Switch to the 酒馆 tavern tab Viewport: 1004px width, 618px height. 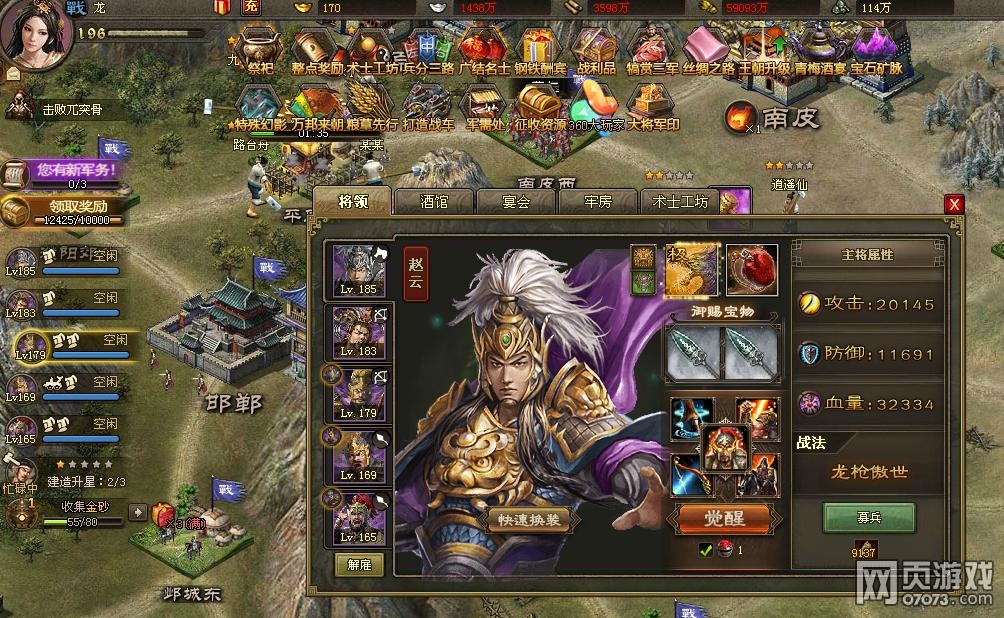pyautogui.click(x=434, y=201)
